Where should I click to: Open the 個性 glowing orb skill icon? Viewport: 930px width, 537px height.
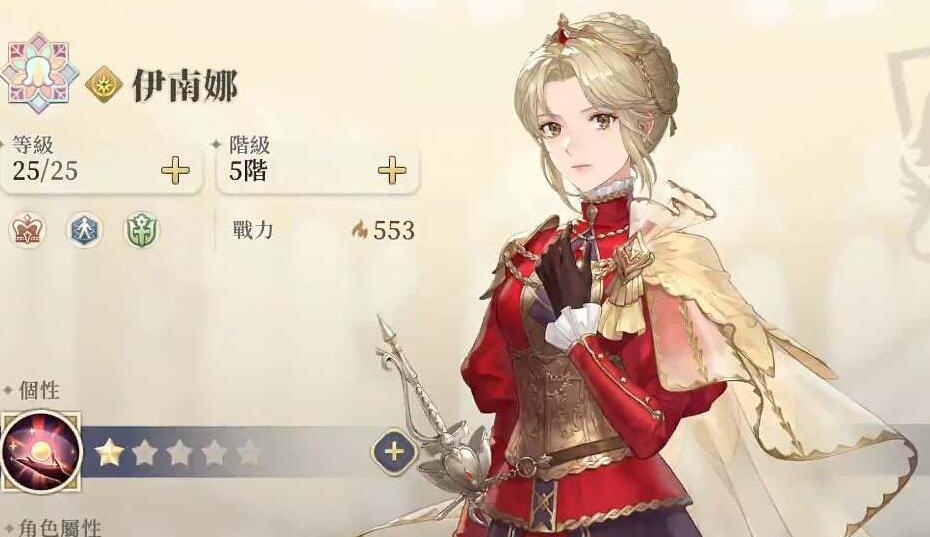tap(40, 451)
